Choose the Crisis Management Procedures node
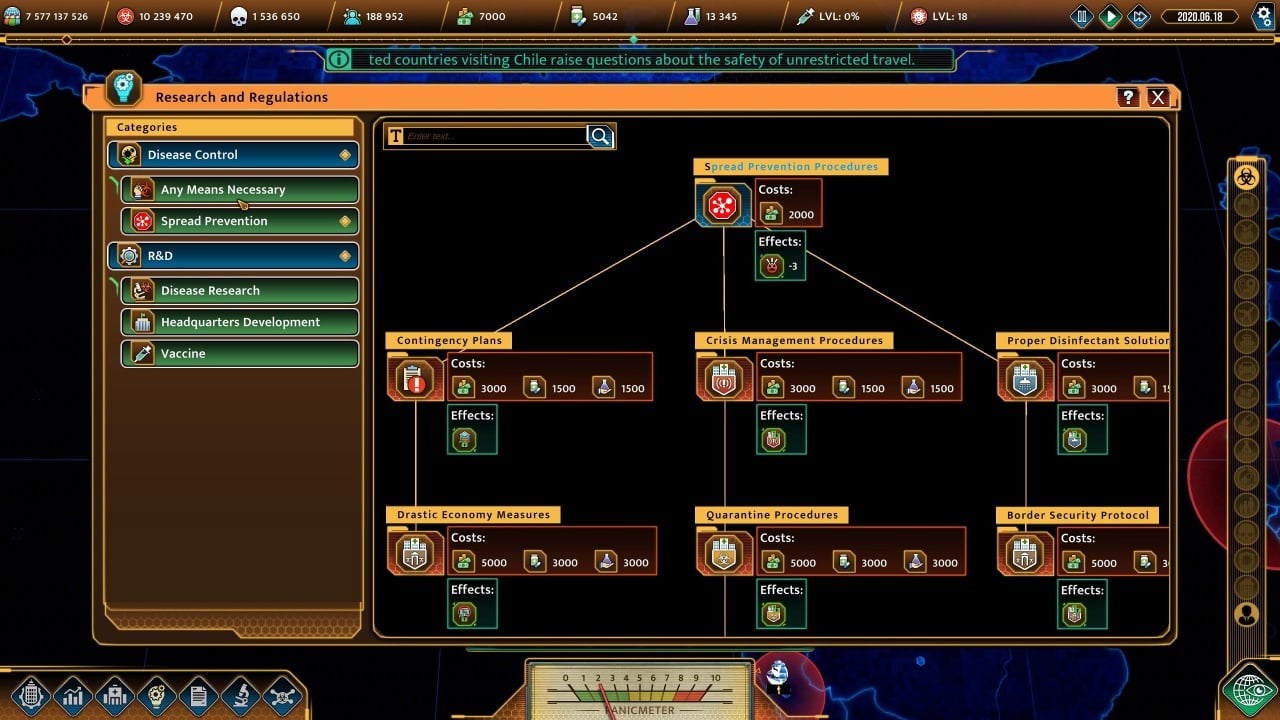The height and width of the screenshot is (720, 1280). click(723, 379)
